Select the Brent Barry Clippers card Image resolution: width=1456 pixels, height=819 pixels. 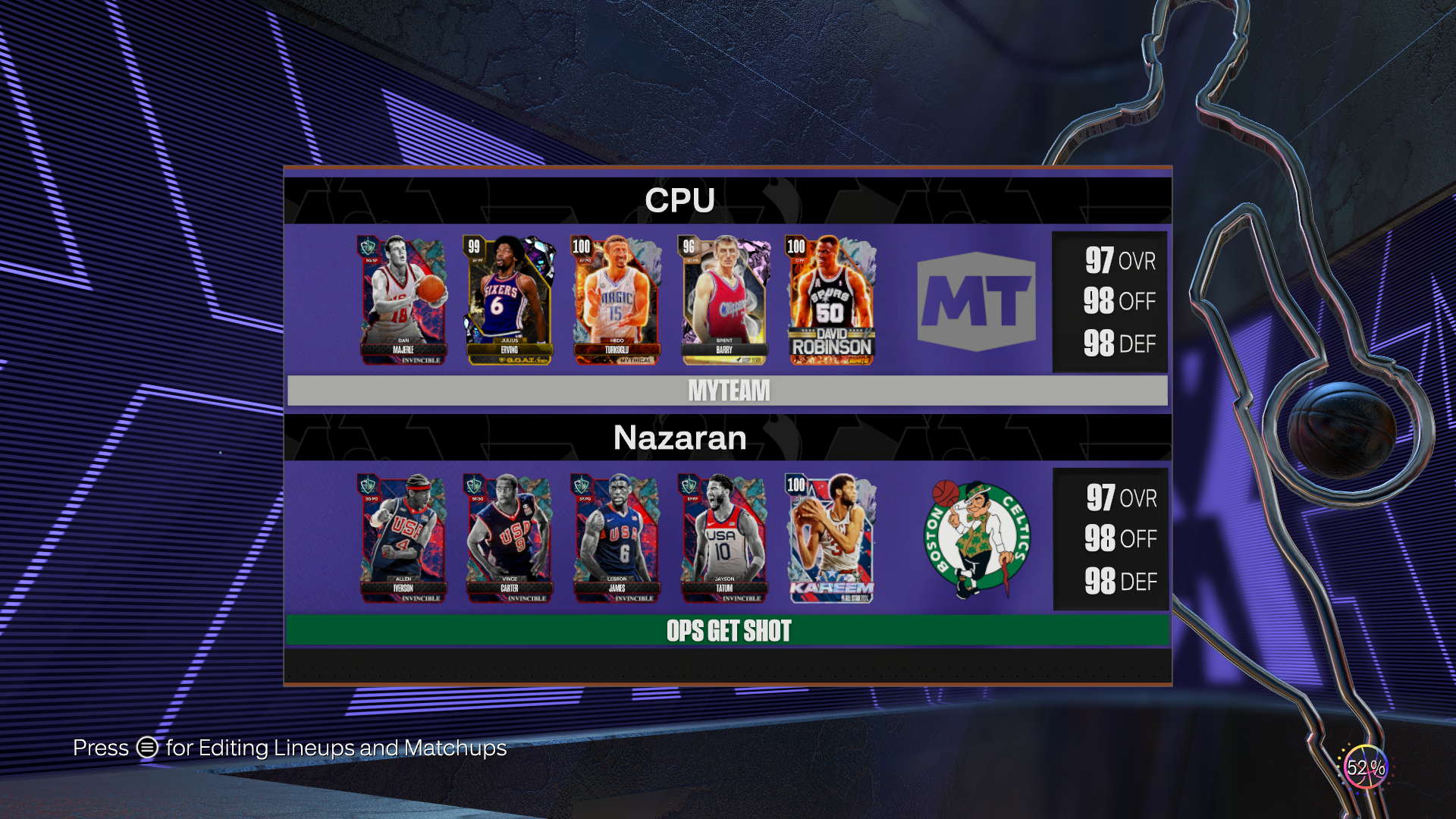coord(724,300)
